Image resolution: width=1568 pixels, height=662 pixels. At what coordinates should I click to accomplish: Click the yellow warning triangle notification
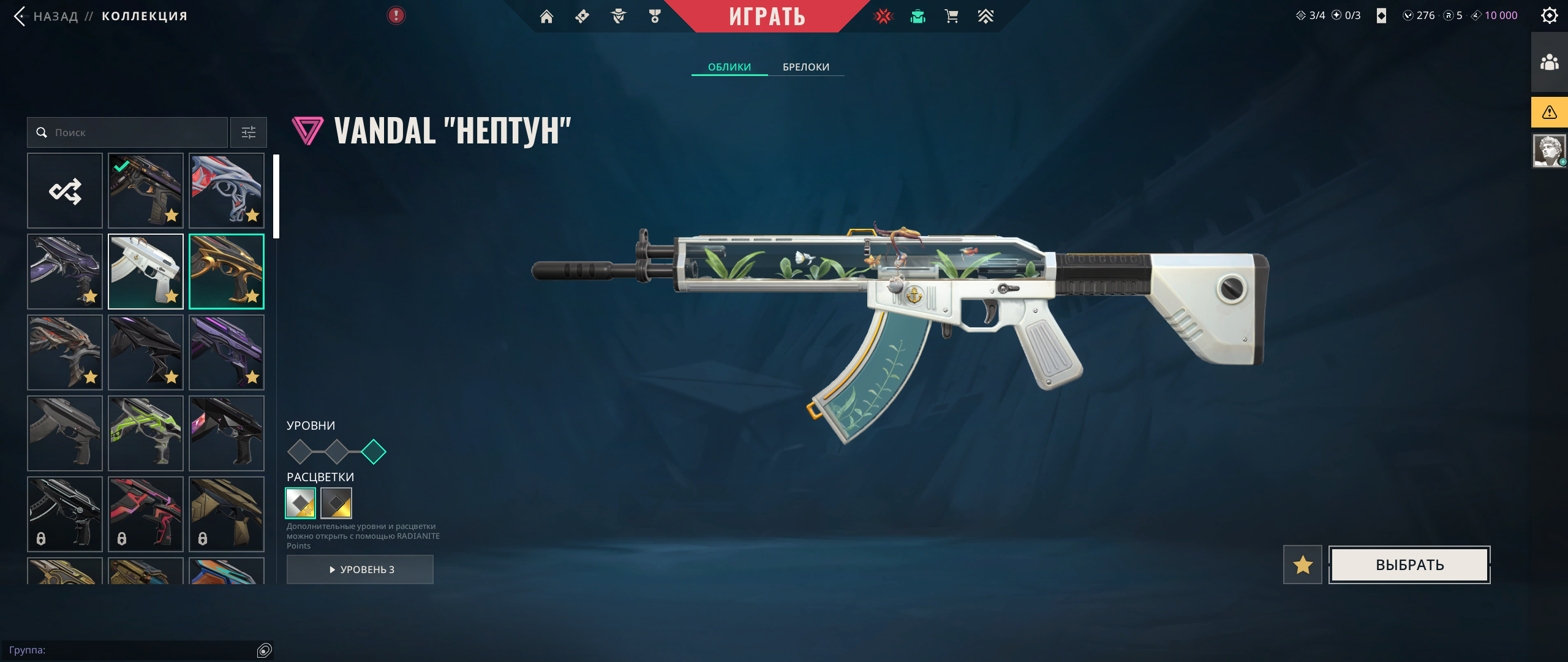point(1549,112)
